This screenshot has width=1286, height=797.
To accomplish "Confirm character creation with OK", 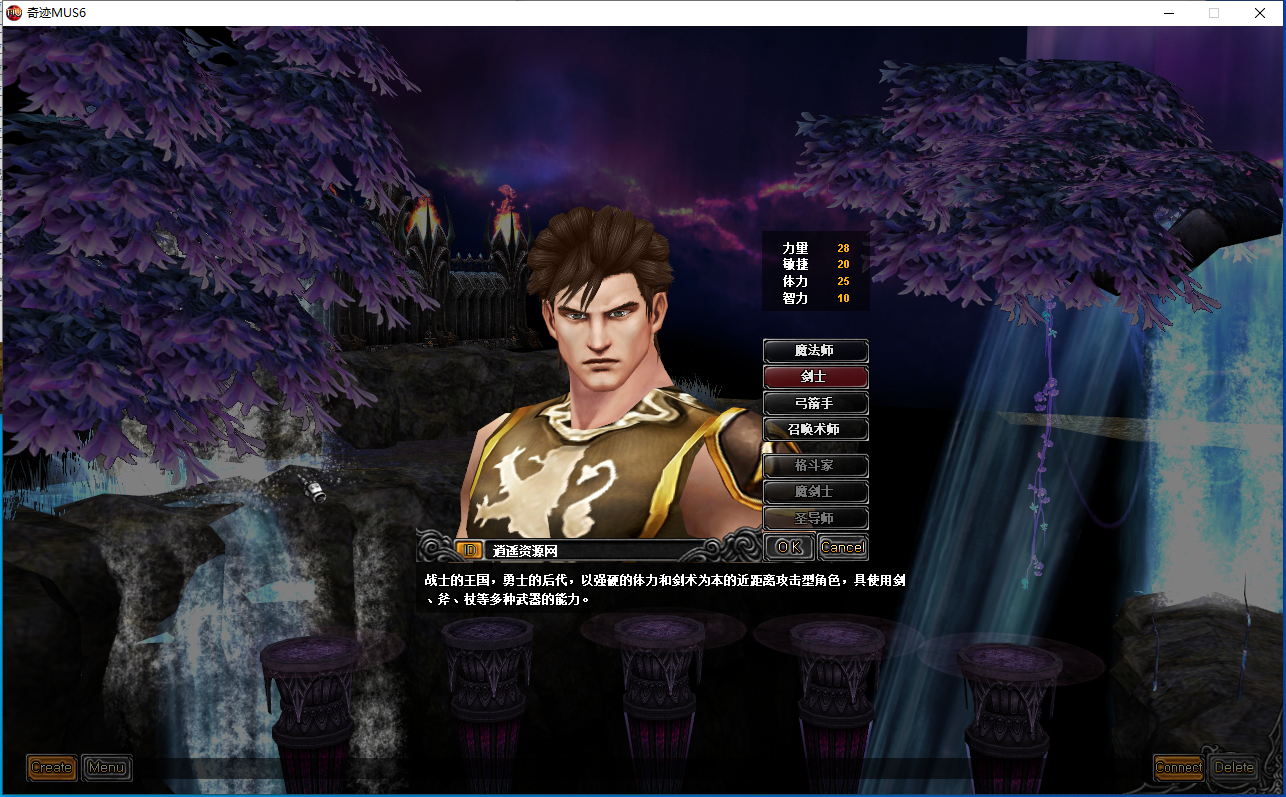I will (x=789, y=547).
